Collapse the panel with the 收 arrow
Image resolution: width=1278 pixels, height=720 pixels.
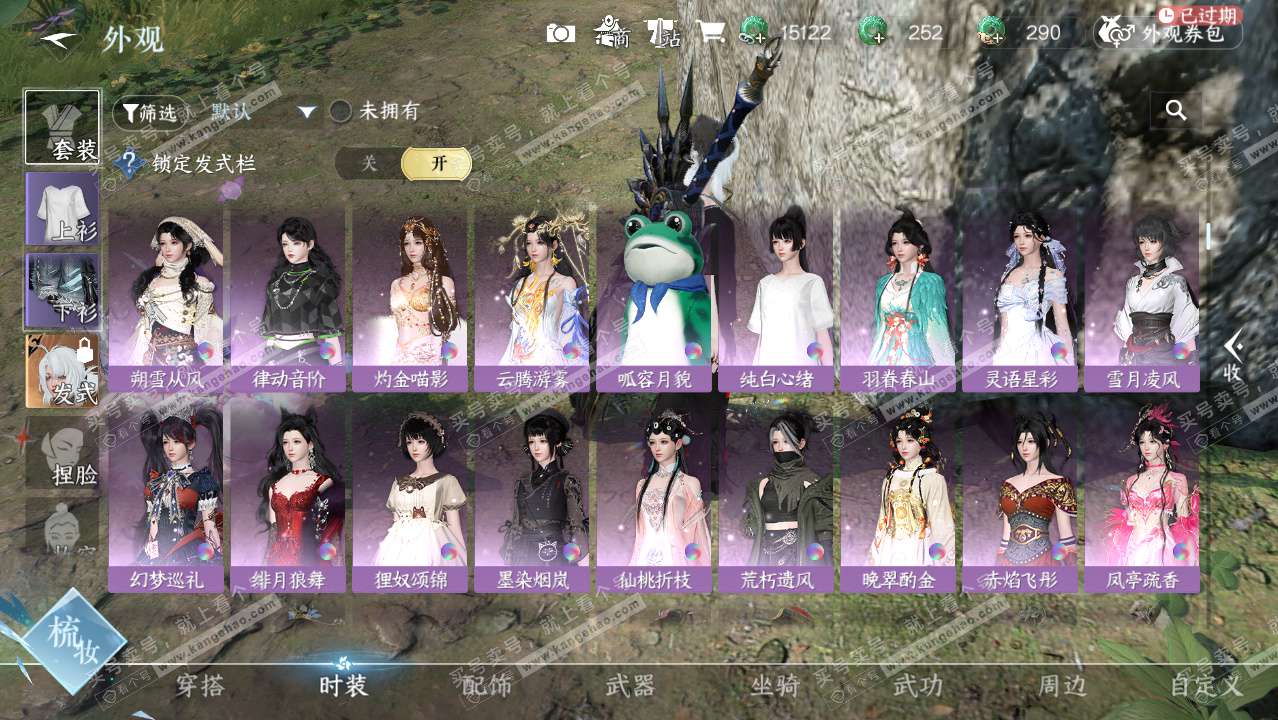point(1234,357)
